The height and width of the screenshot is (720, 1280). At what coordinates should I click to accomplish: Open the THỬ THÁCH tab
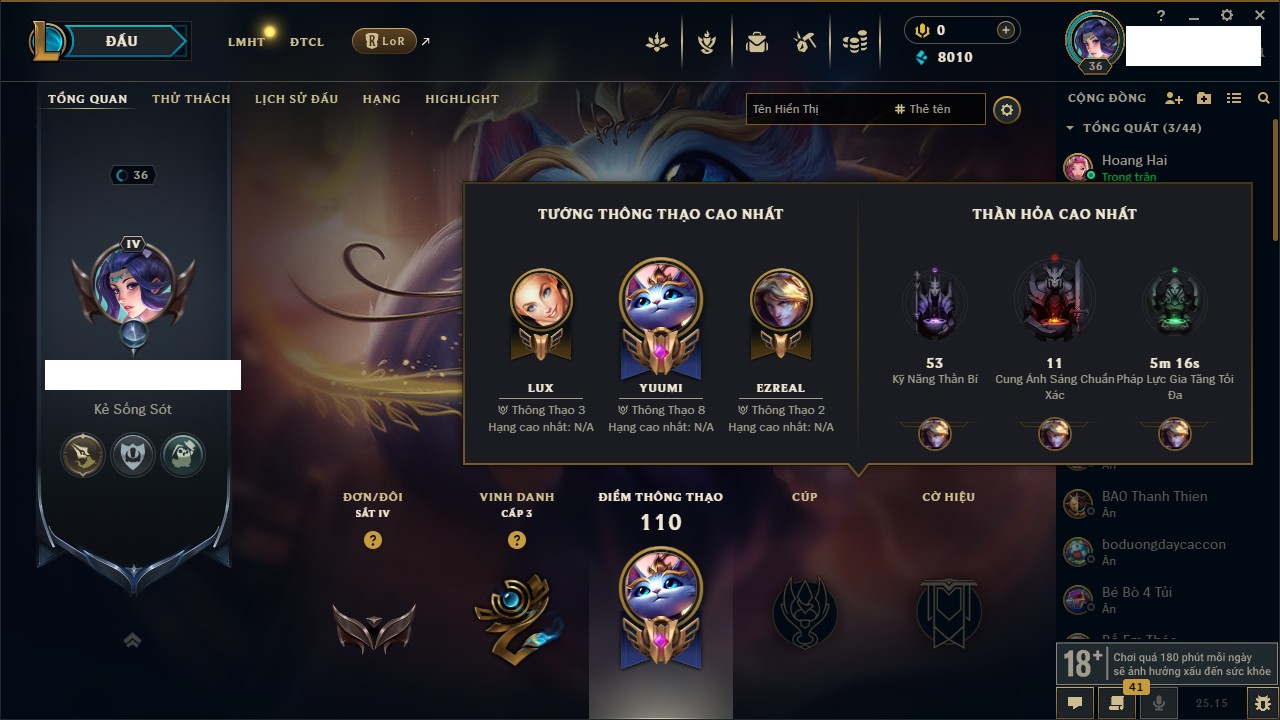coord(191,99)
